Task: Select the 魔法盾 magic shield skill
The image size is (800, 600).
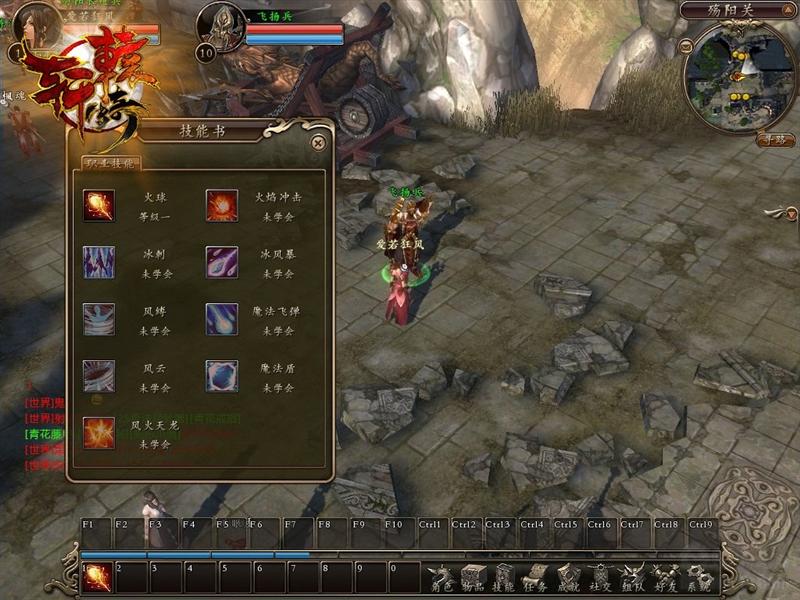Action: (x=222, y=376)
